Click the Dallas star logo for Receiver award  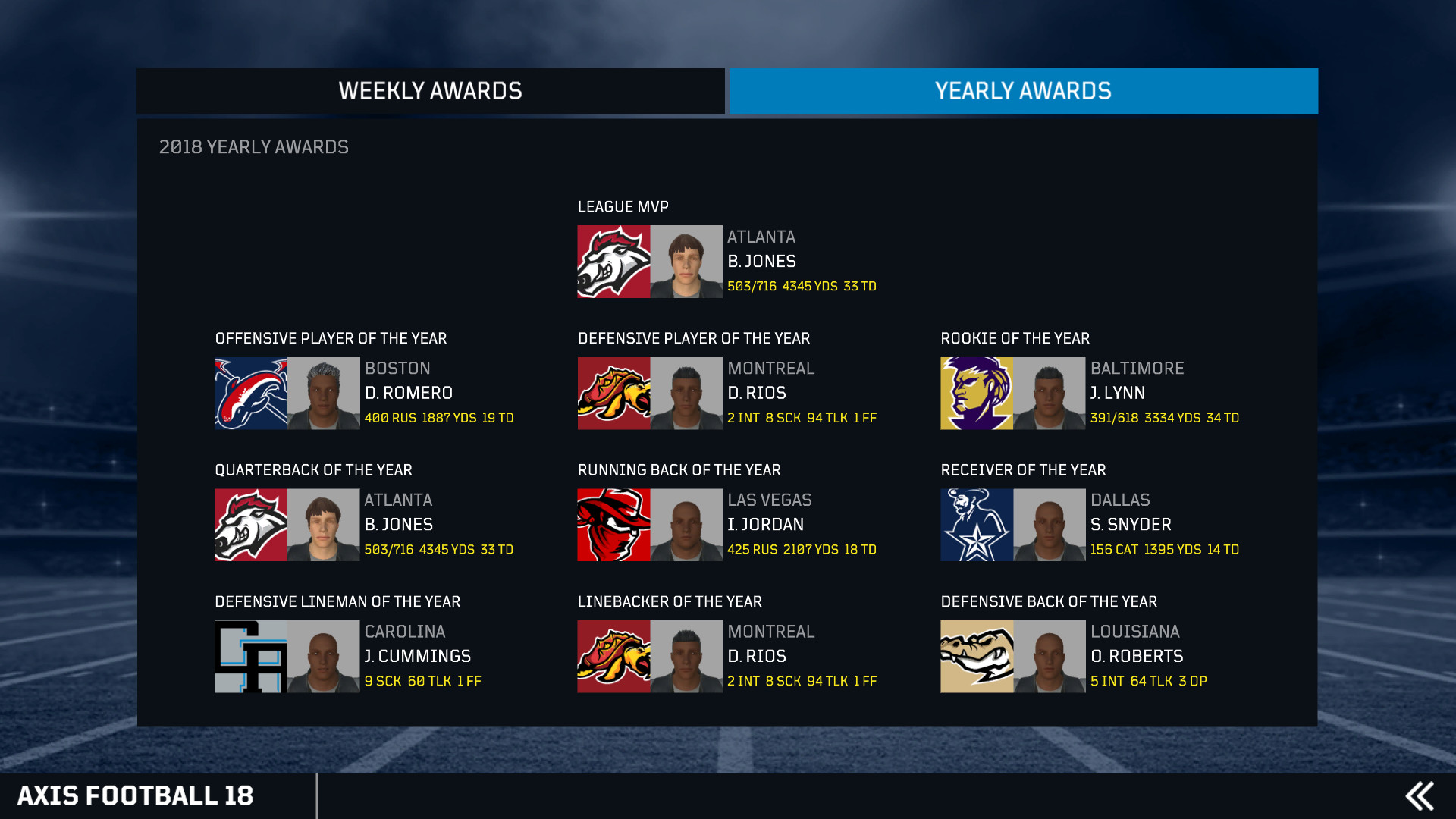[x=976, y=525]
